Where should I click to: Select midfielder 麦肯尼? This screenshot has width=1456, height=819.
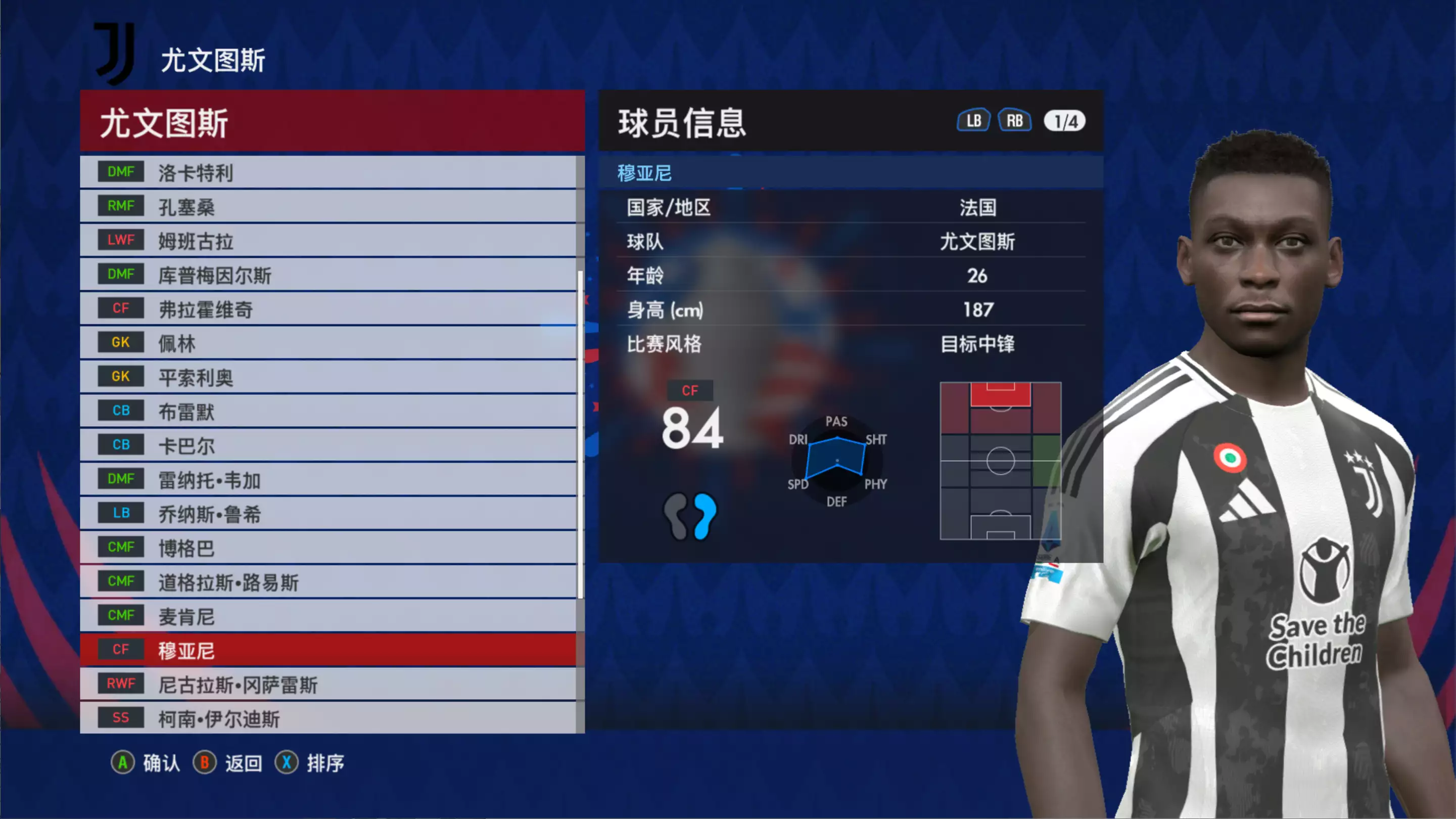point(328,616)
